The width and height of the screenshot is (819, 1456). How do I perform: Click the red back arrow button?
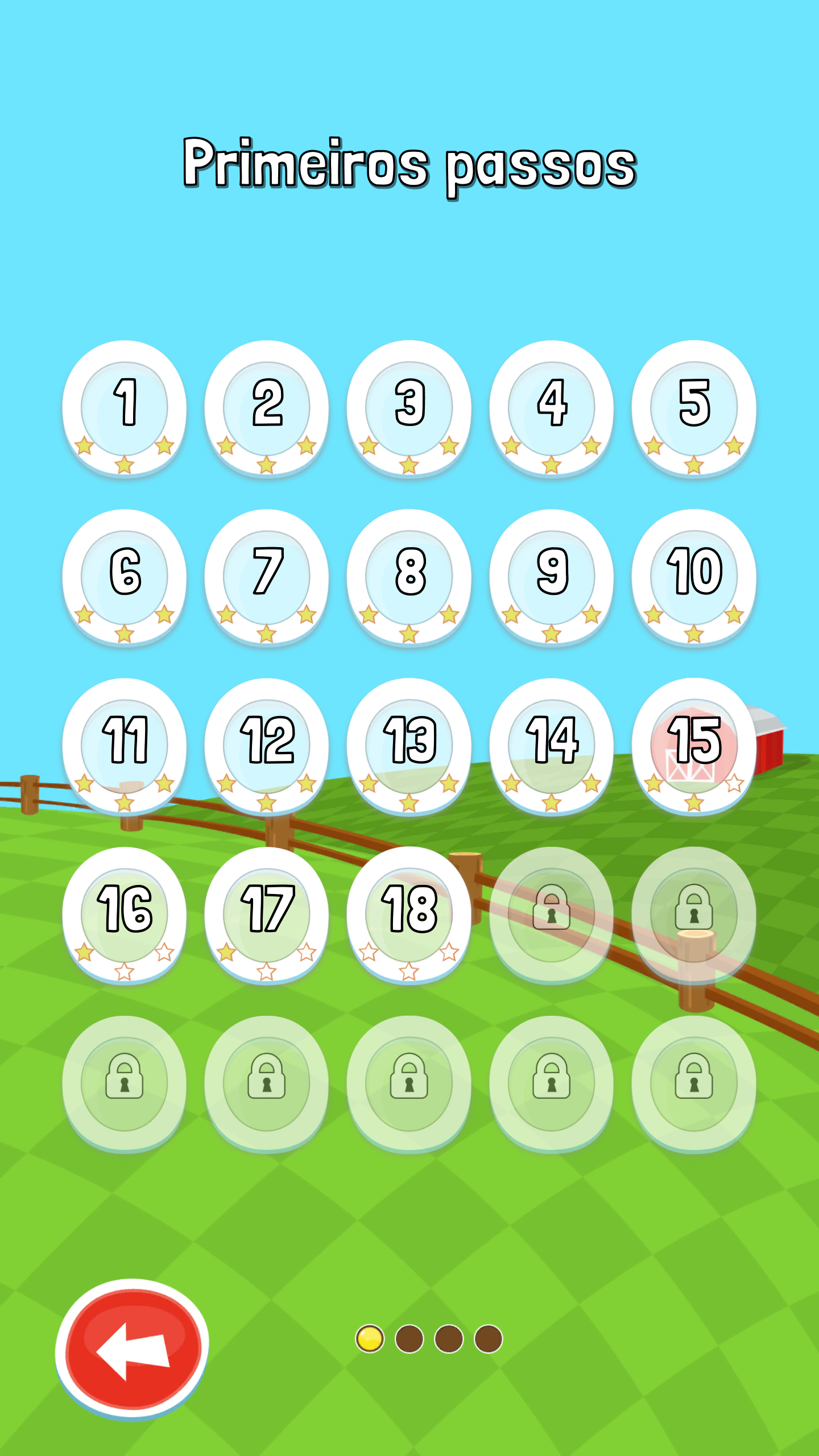coord(133,1349)
